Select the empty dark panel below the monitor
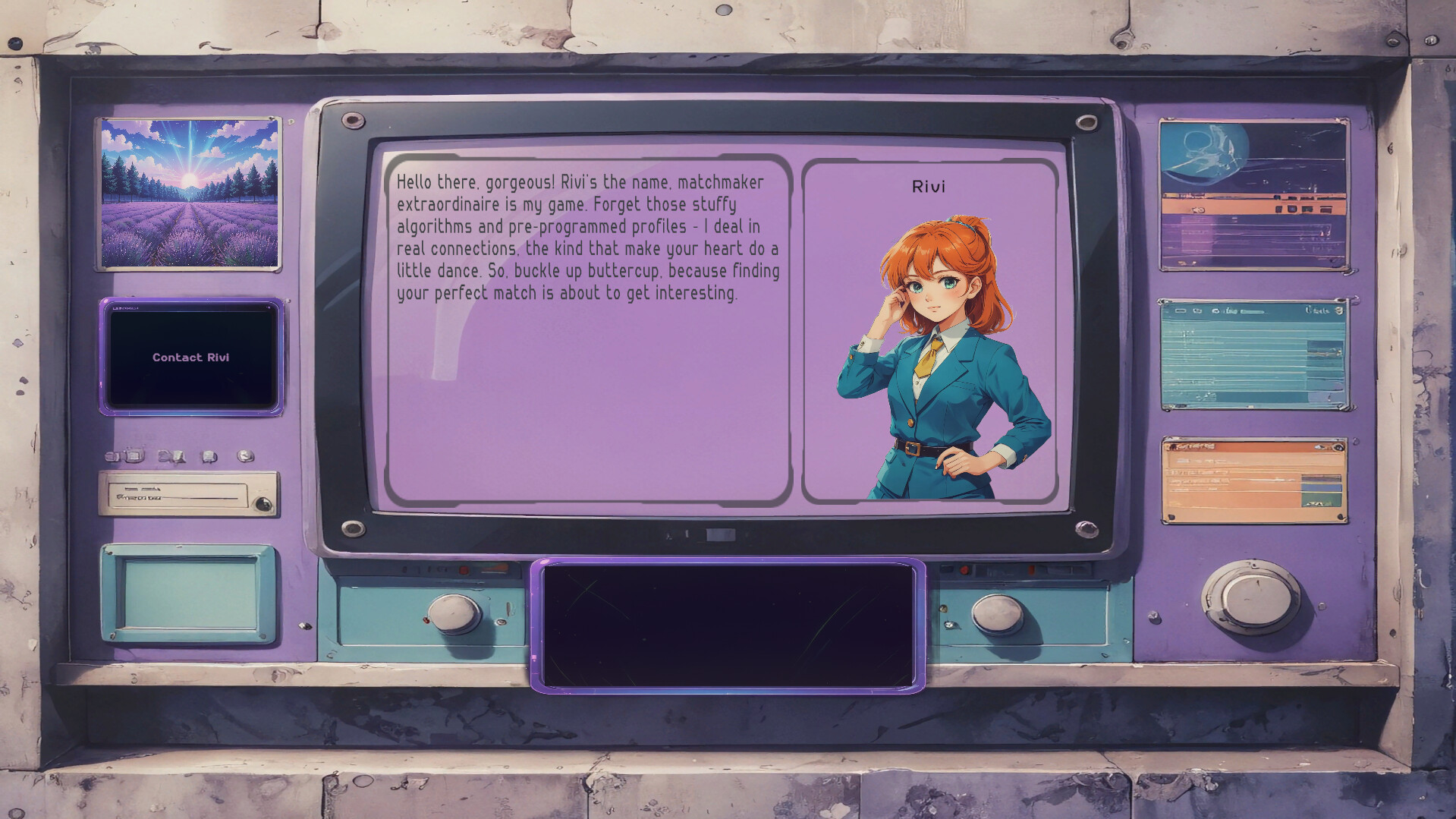The height and width of the screenshot is (819, 1456). coord(728,625)
